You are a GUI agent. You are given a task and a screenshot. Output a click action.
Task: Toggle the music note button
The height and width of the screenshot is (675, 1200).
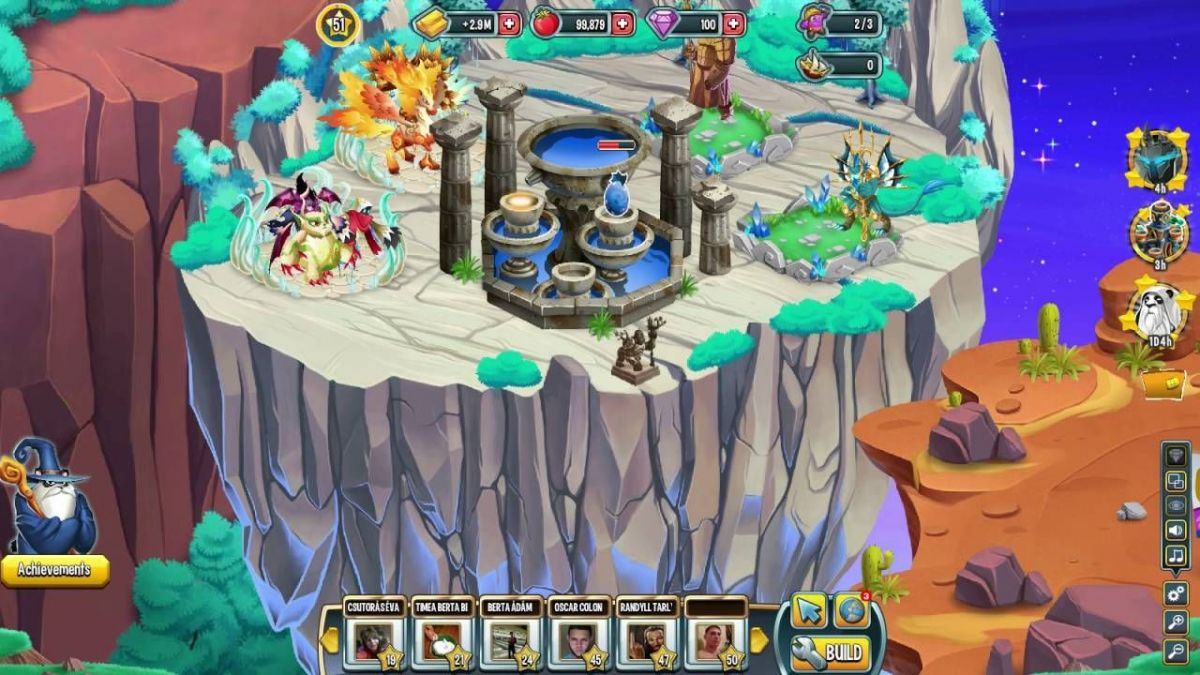click(1176, 556)
